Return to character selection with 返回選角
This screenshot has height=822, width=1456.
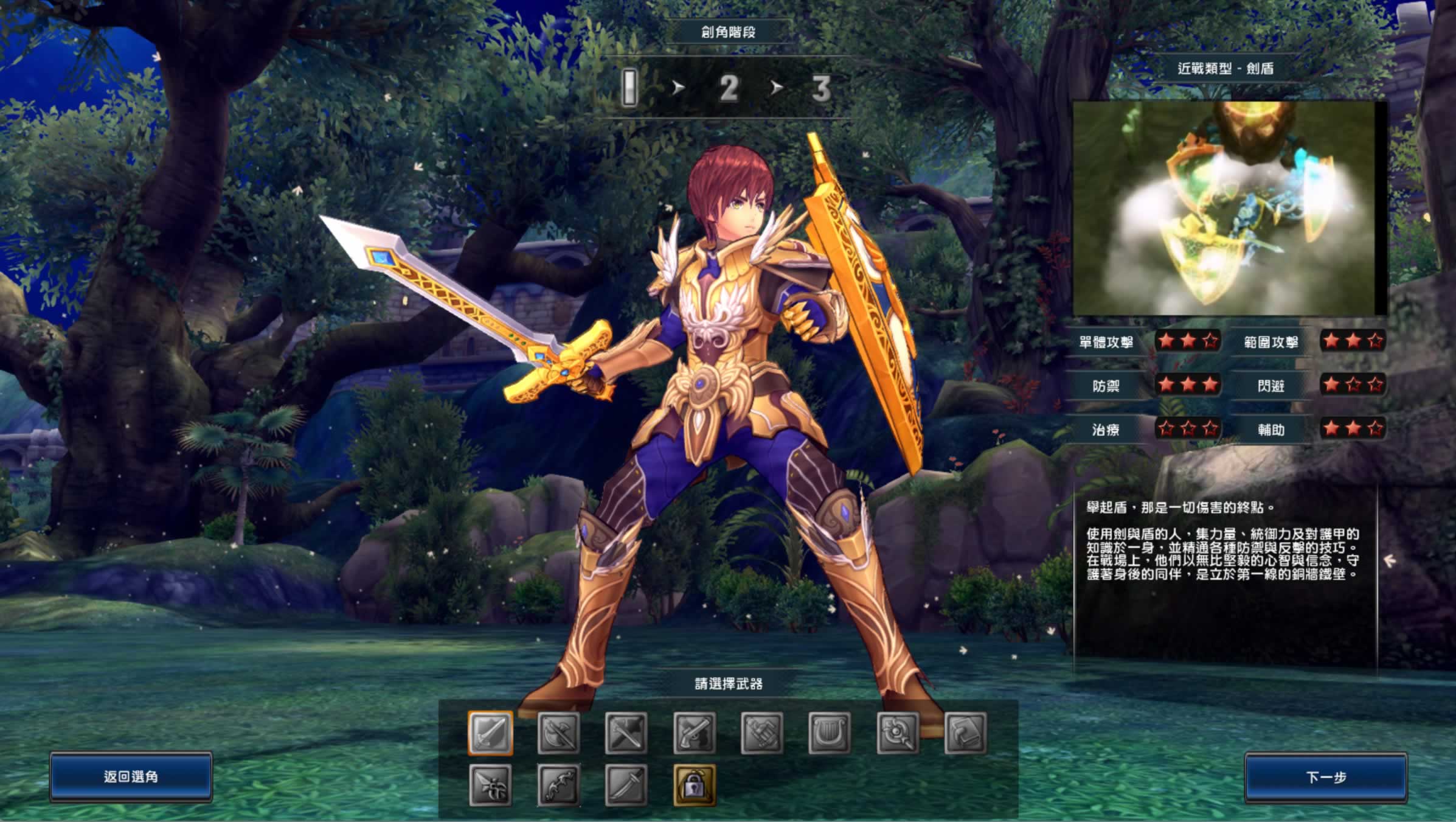tap(131, 776)
